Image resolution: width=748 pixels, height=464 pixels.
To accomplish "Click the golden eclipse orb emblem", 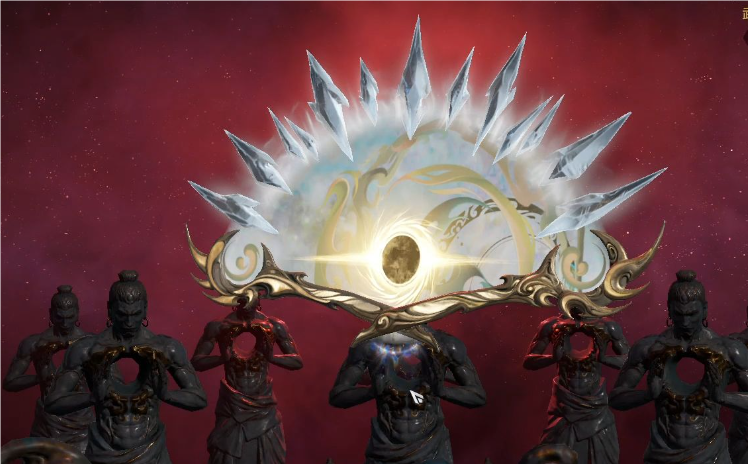I will [400, 259].
